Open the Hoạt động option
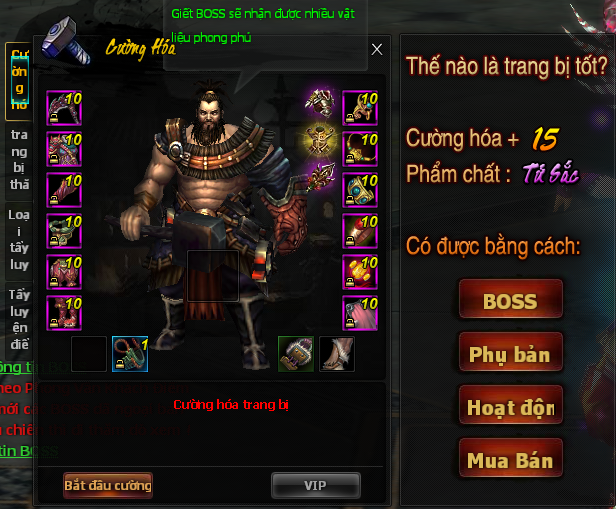This screenshot has width=616, height=509. 510,407
